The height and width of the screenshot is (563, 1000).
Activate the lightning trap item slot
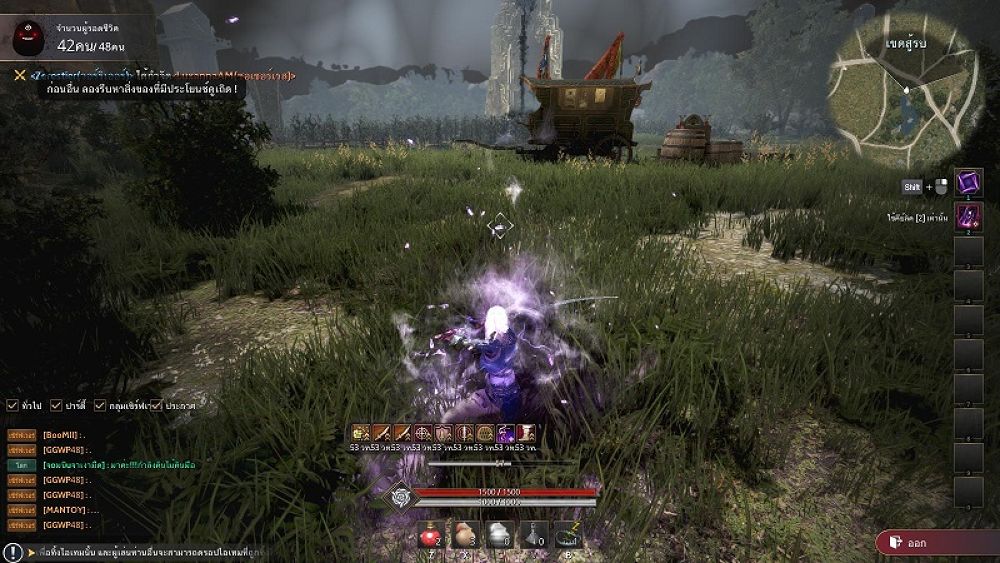click(x=568, y=536)
